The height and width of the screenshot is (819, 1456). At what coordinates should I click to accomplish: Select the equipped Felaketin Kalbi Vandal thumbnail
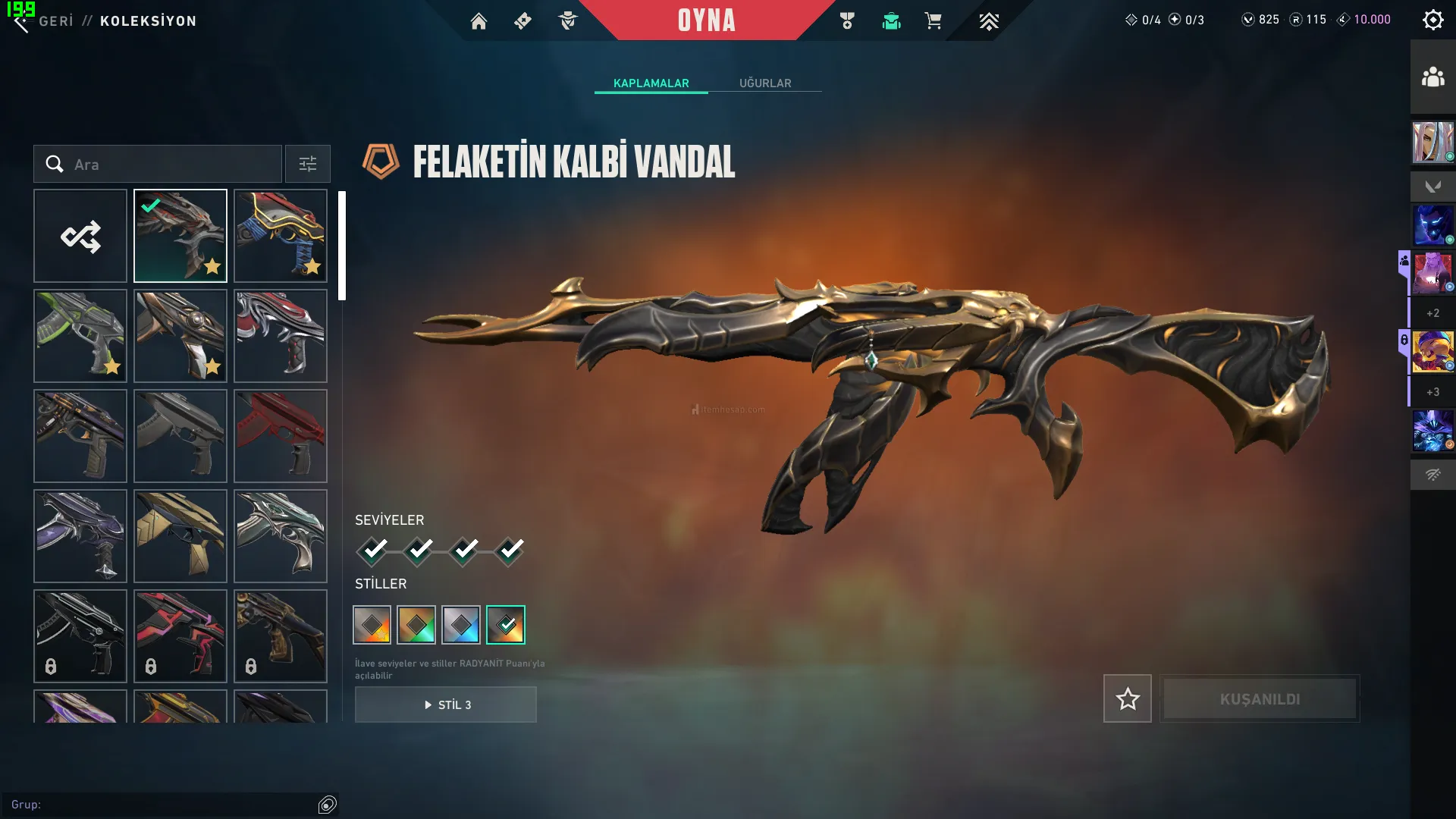click(180, 236)
